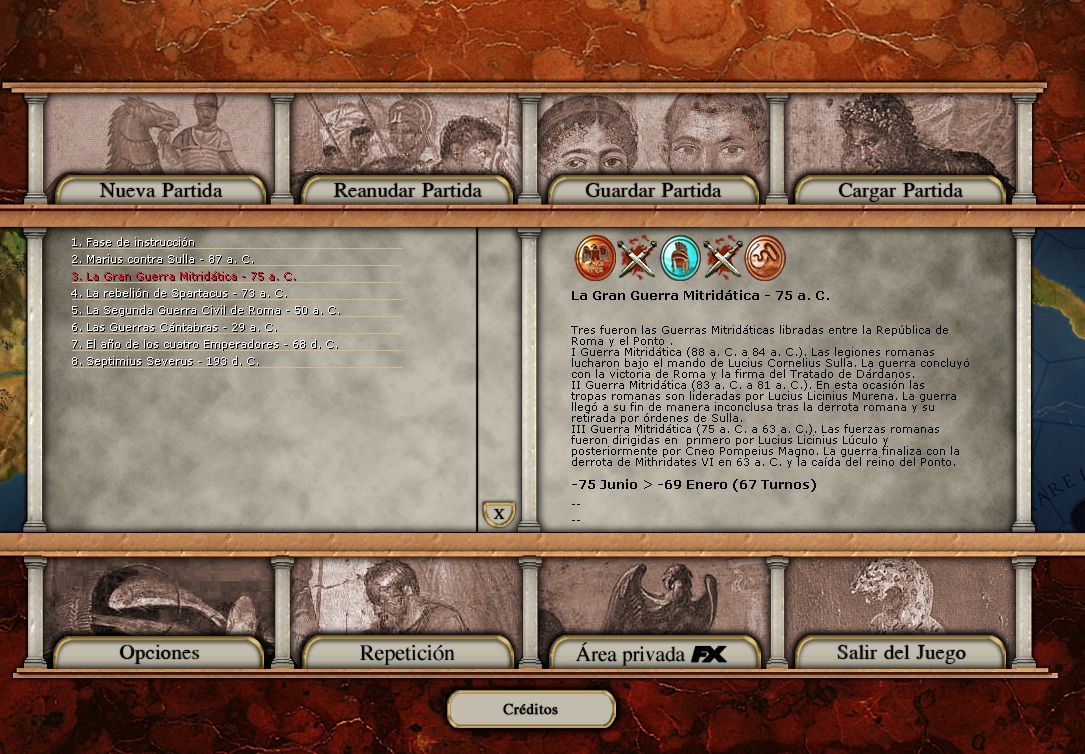
Task: Click the red Roman eagle faction emblem
Action: [x=594, y=258]
